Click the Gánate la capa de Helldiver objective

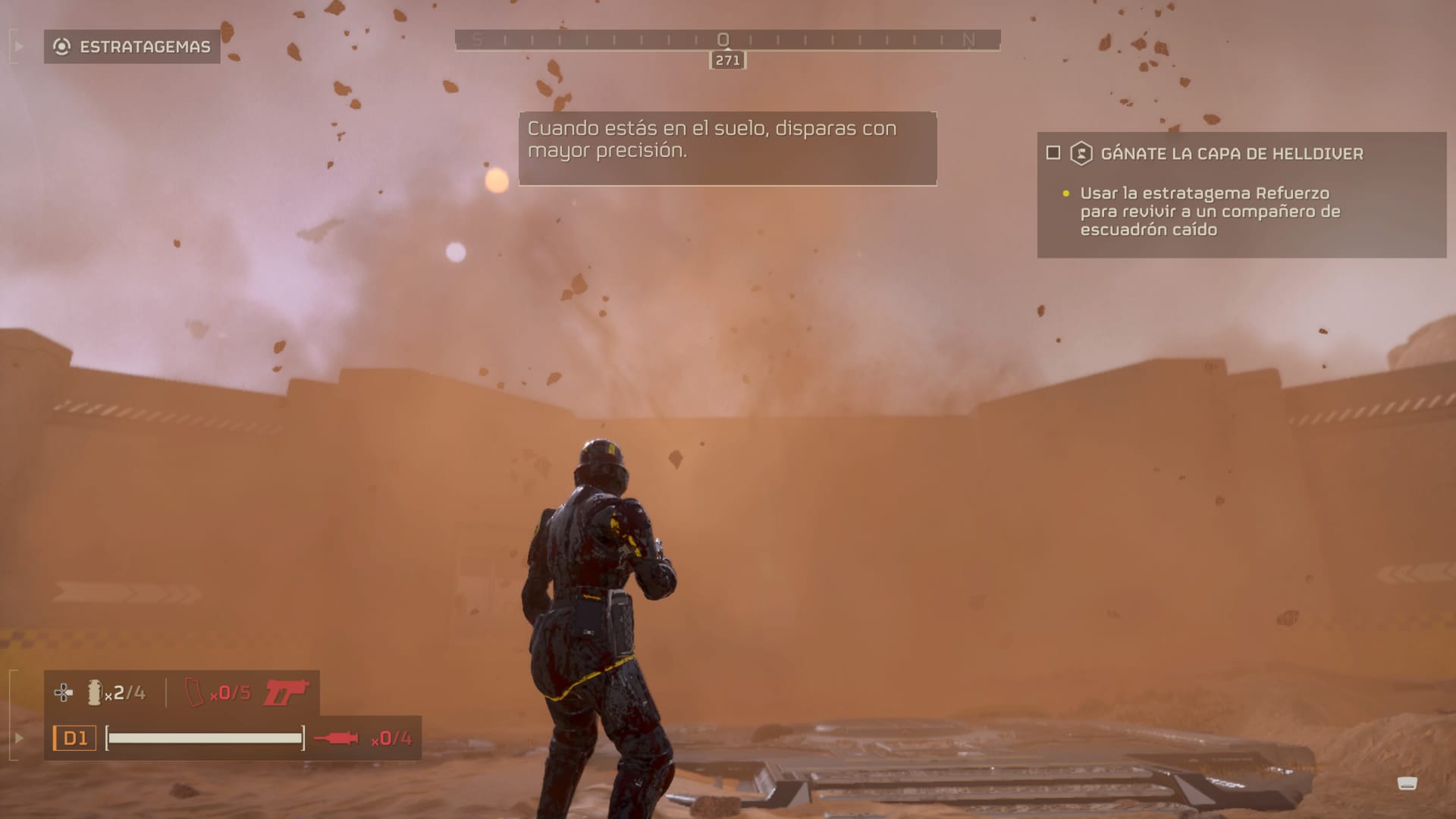pos(1231,154)
